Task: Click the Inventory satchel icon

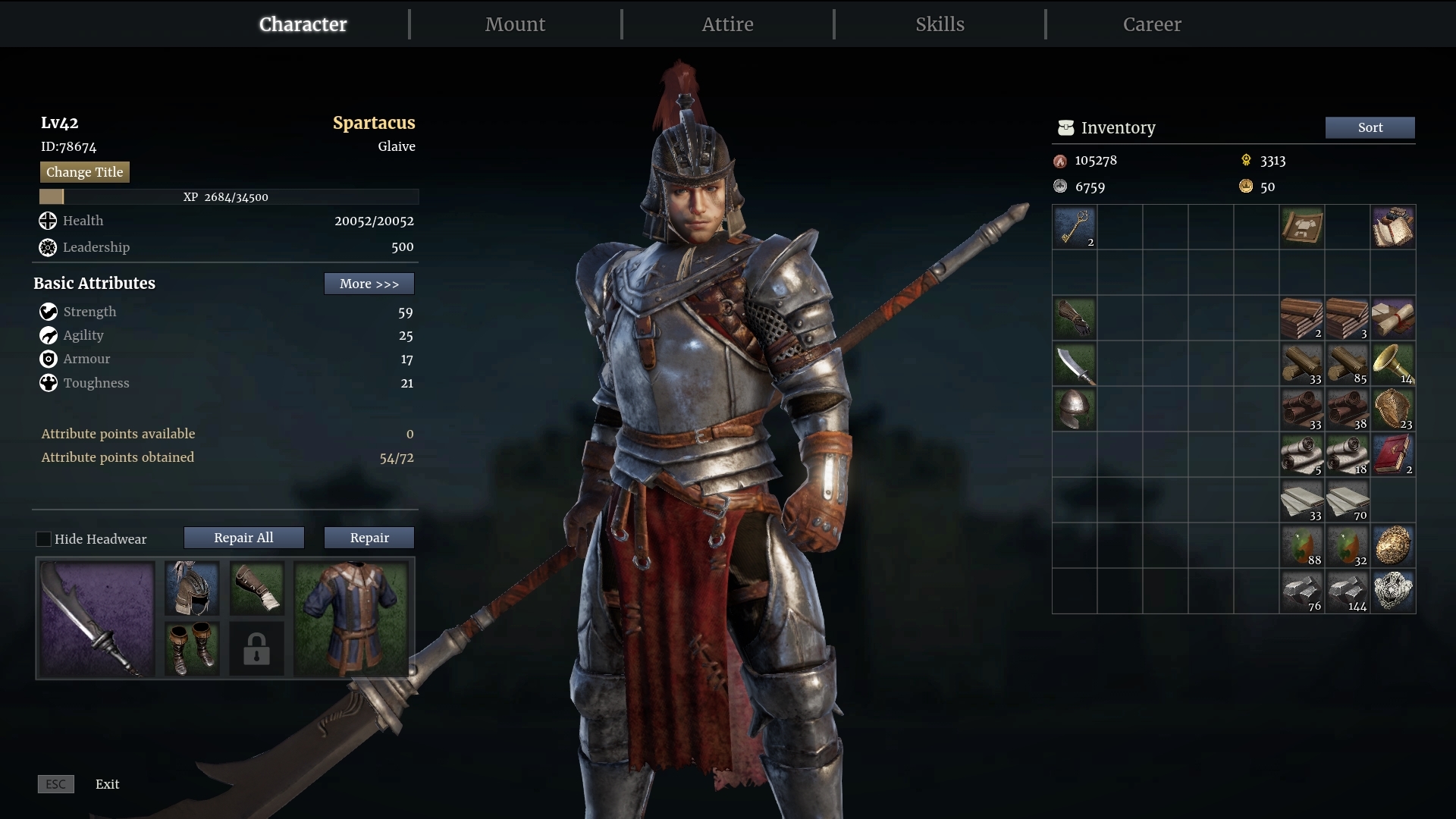Action: pos(1066,127)
